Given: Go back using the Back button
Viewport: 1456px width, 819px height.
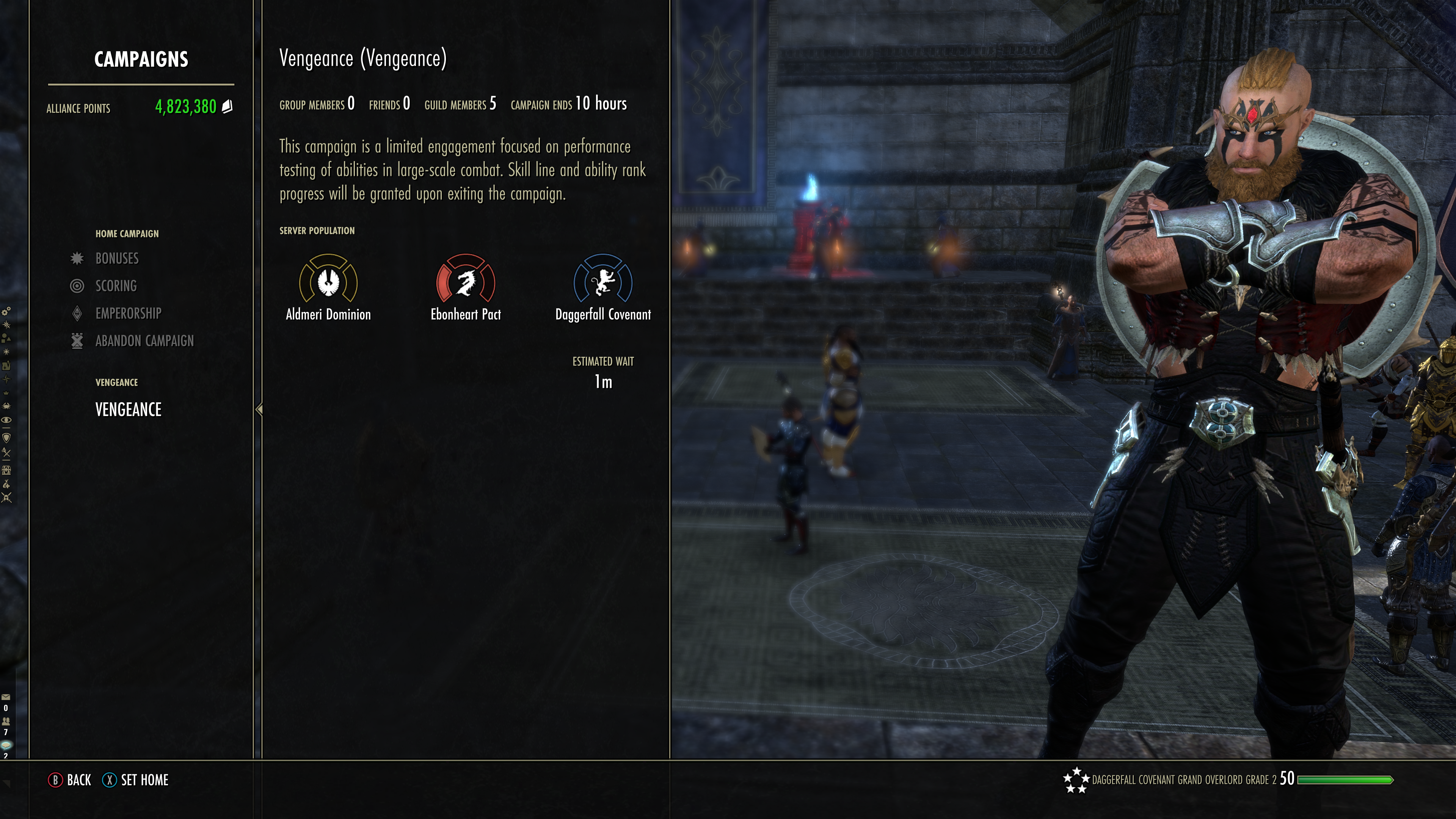Looking at the screenshot, I should tap(70, 780).
